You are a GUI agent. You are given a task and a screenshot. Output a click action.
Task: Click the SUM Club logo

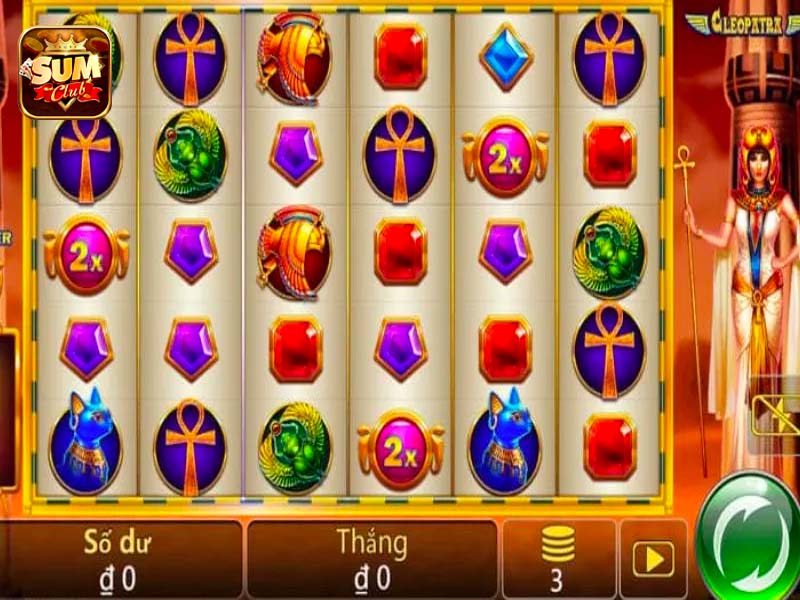pyautogui.click(x=65, y=72)
